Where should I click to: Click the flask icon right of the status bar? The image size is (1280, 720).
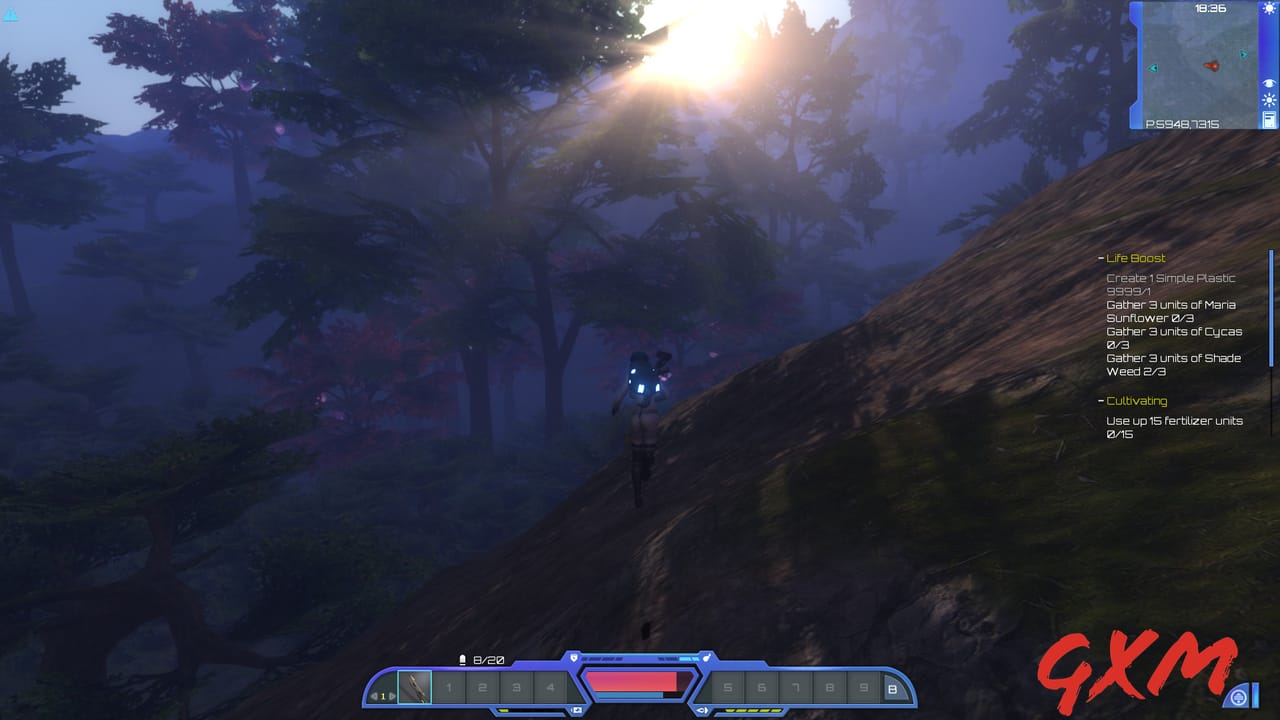pyautogui.click(x=707, y=658)
